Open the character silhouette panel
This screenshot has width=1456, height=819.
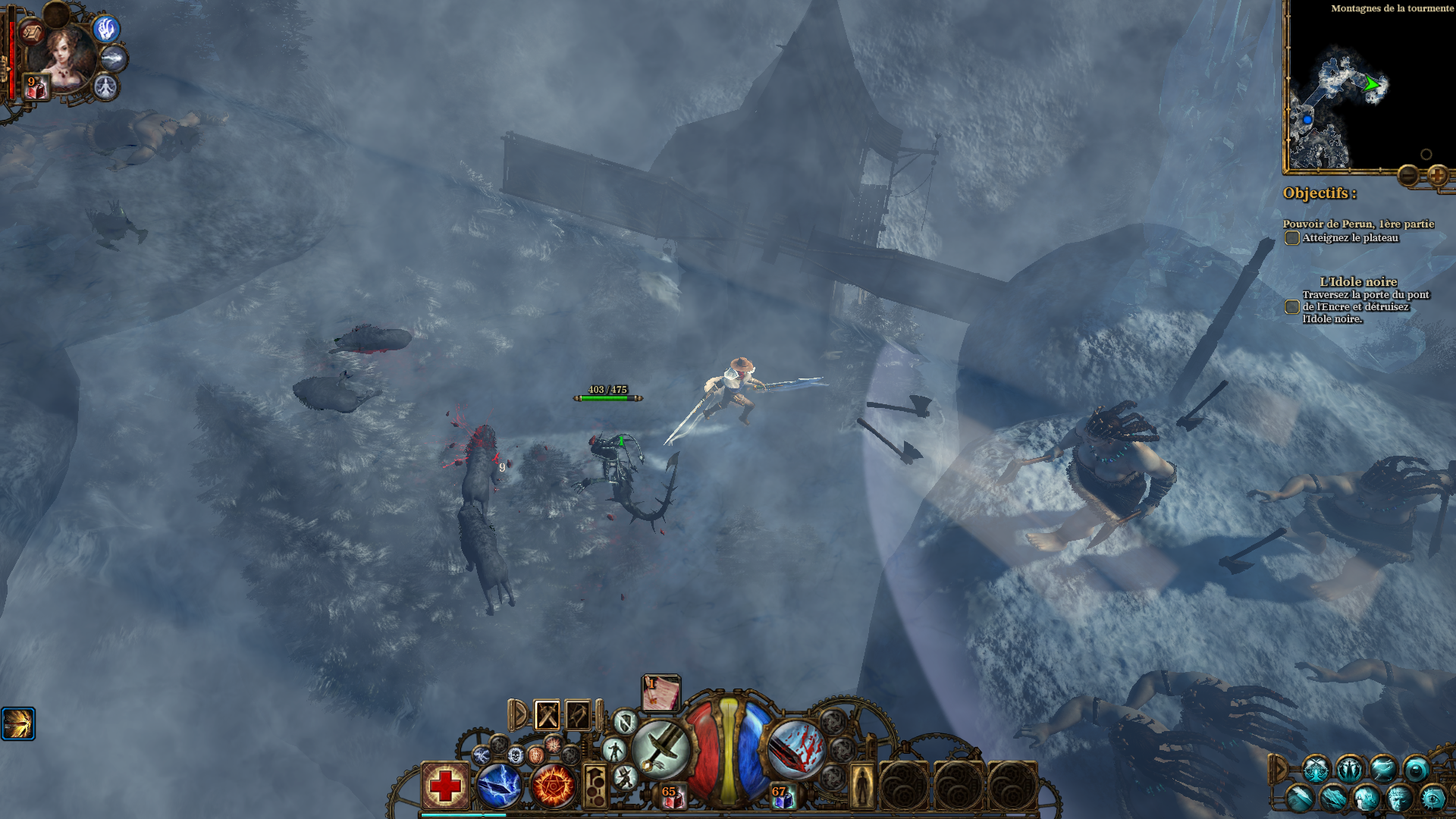coord(862,786)
